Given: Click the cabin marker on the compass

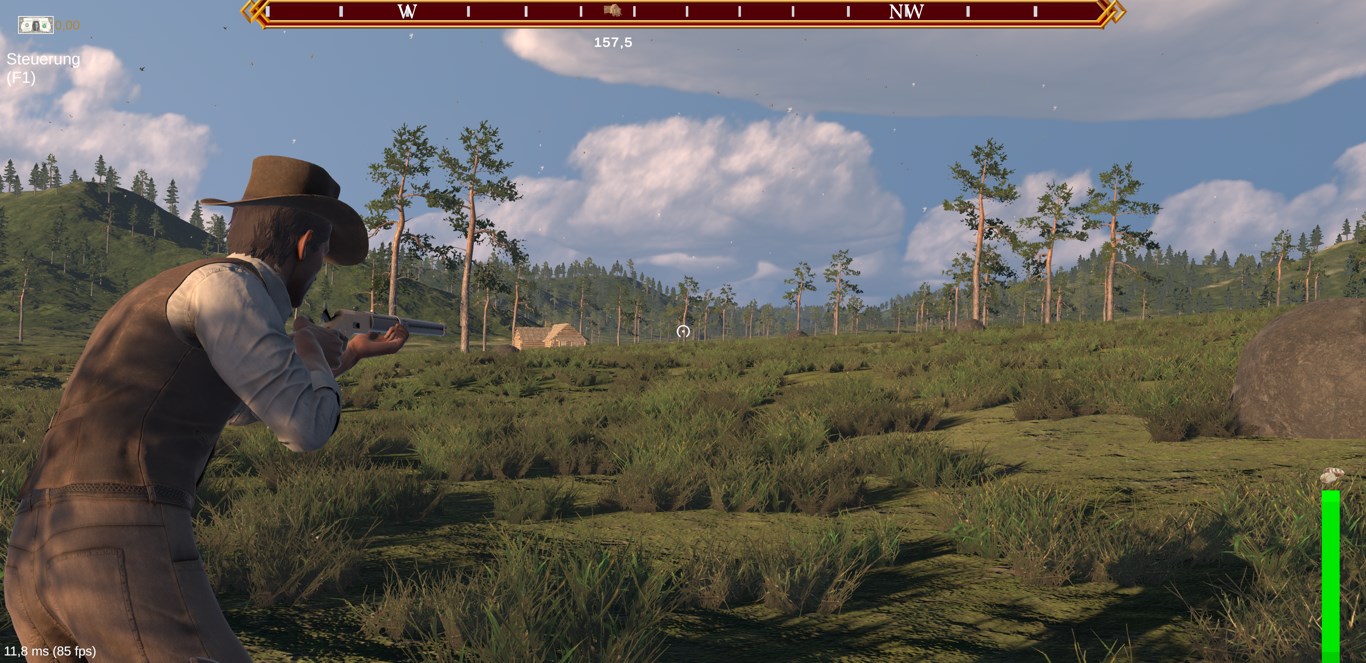Looking at the screenshot, I should pos(612,11).
